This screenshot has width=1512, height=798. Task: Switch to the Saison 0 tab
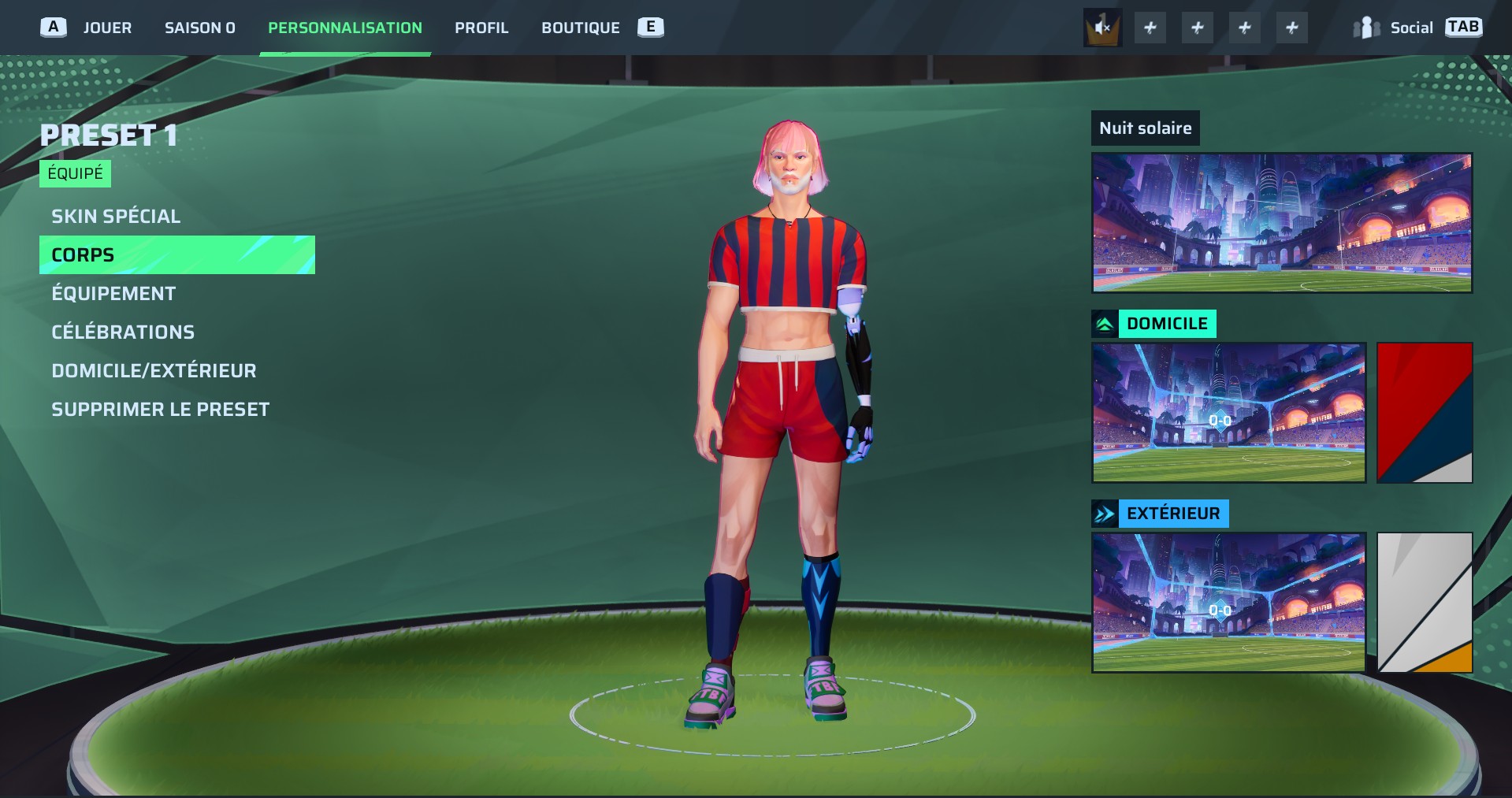[x=199, y=28]
